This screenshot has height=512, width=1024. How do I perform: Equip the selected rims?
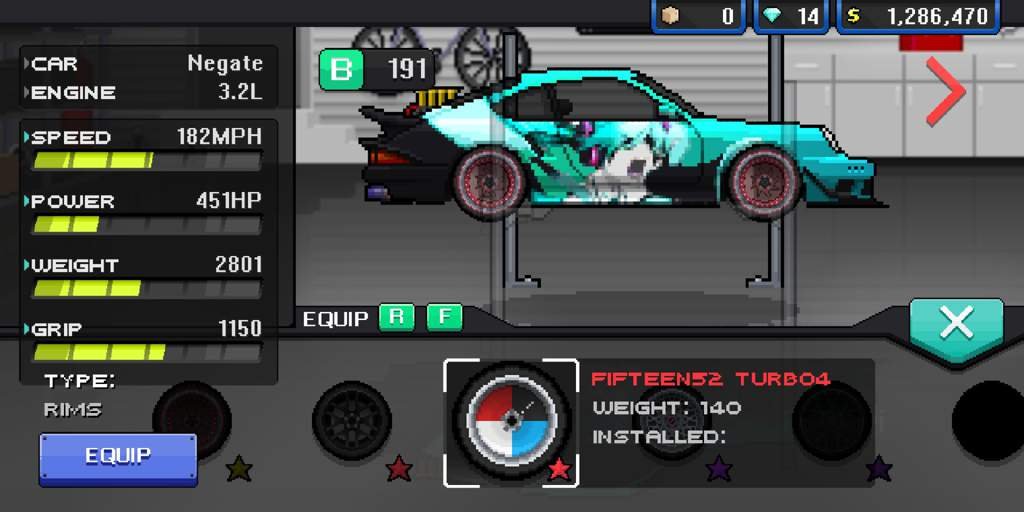coord(118,457)
